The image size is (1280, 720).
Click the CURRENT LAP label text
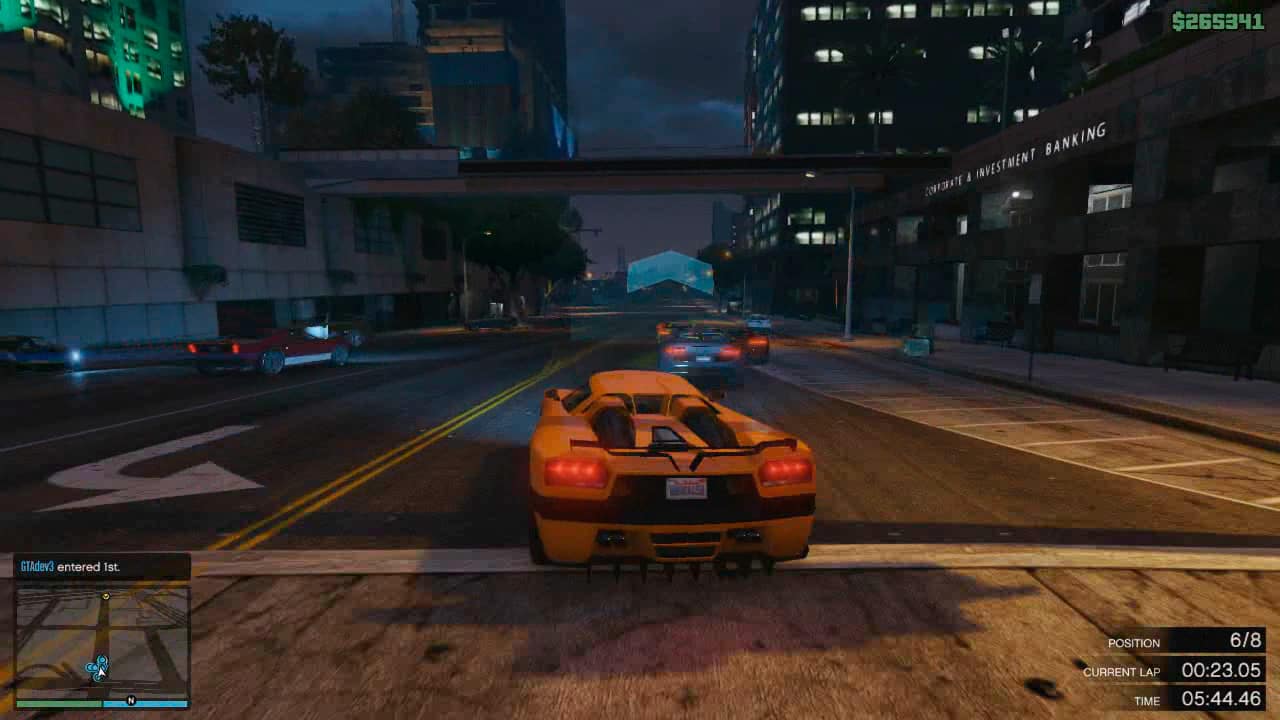[1122, 672]
